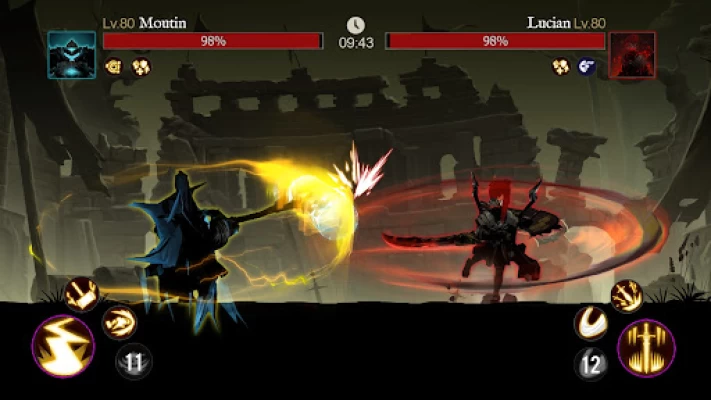Trigger the white crescent slash skill
Viewport: 711px width, 400px height.
[591, 323]
